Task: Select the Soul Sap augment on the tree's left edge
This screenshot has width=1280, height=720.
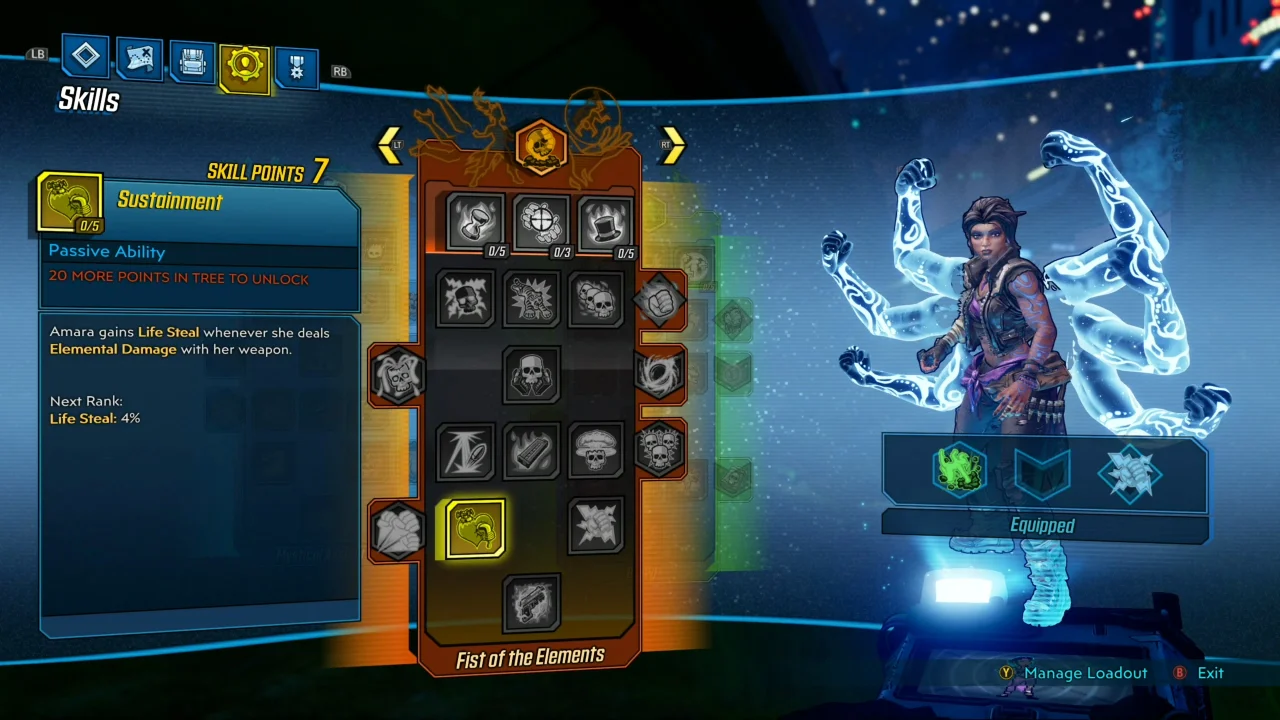Action: coord(397,373)
